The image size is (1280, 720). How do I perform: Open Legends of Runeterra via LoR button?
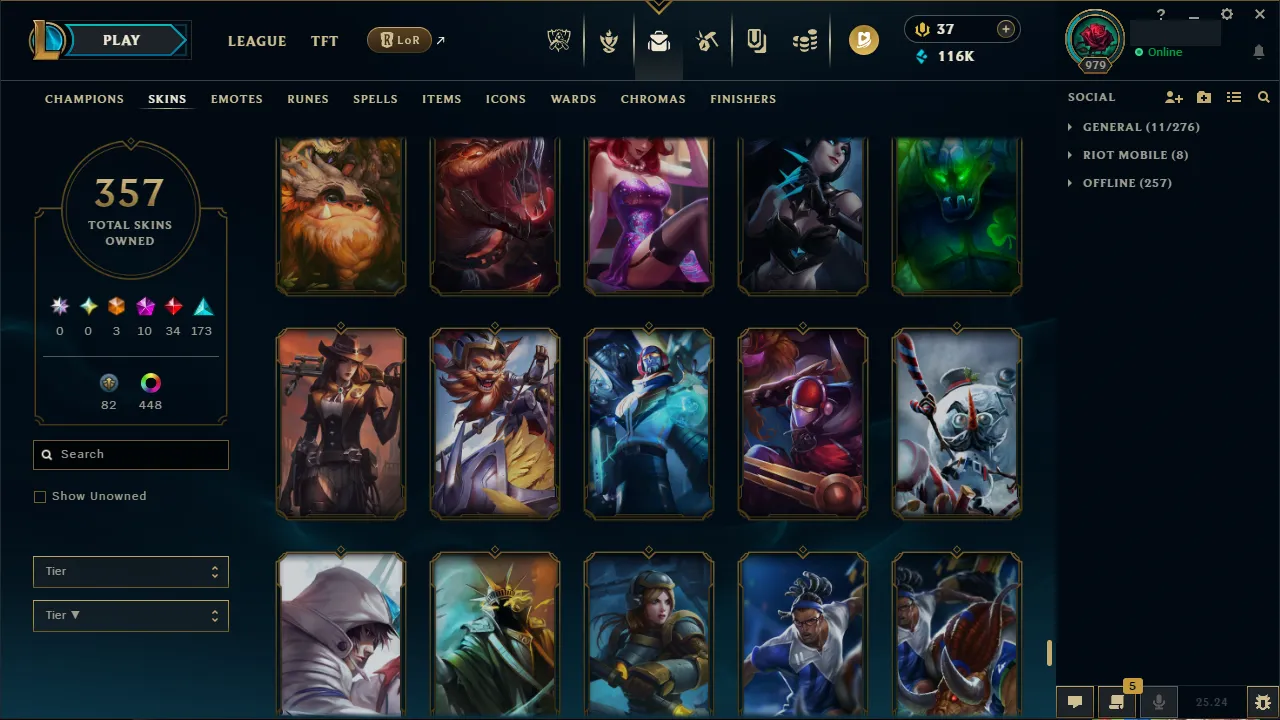coord(399,40)
